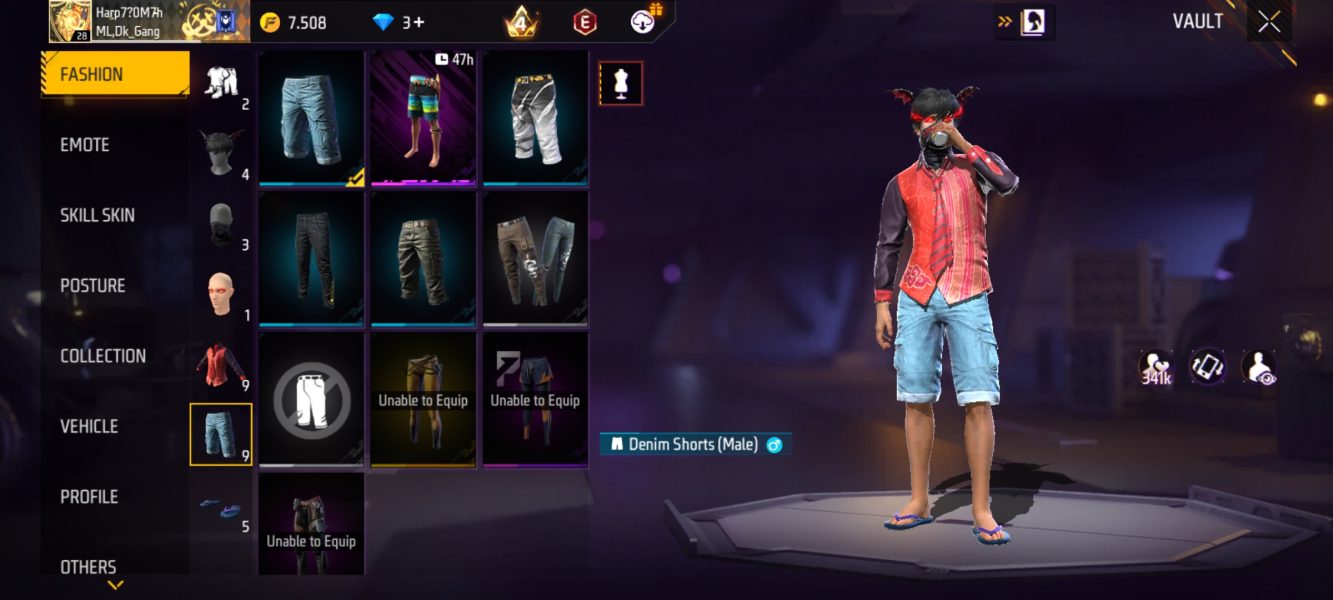Open the blue flip-flops shoes subcategory
The height and width of the screenshot is (600, 1333).
pyautogui.click(x=220, y=505)
